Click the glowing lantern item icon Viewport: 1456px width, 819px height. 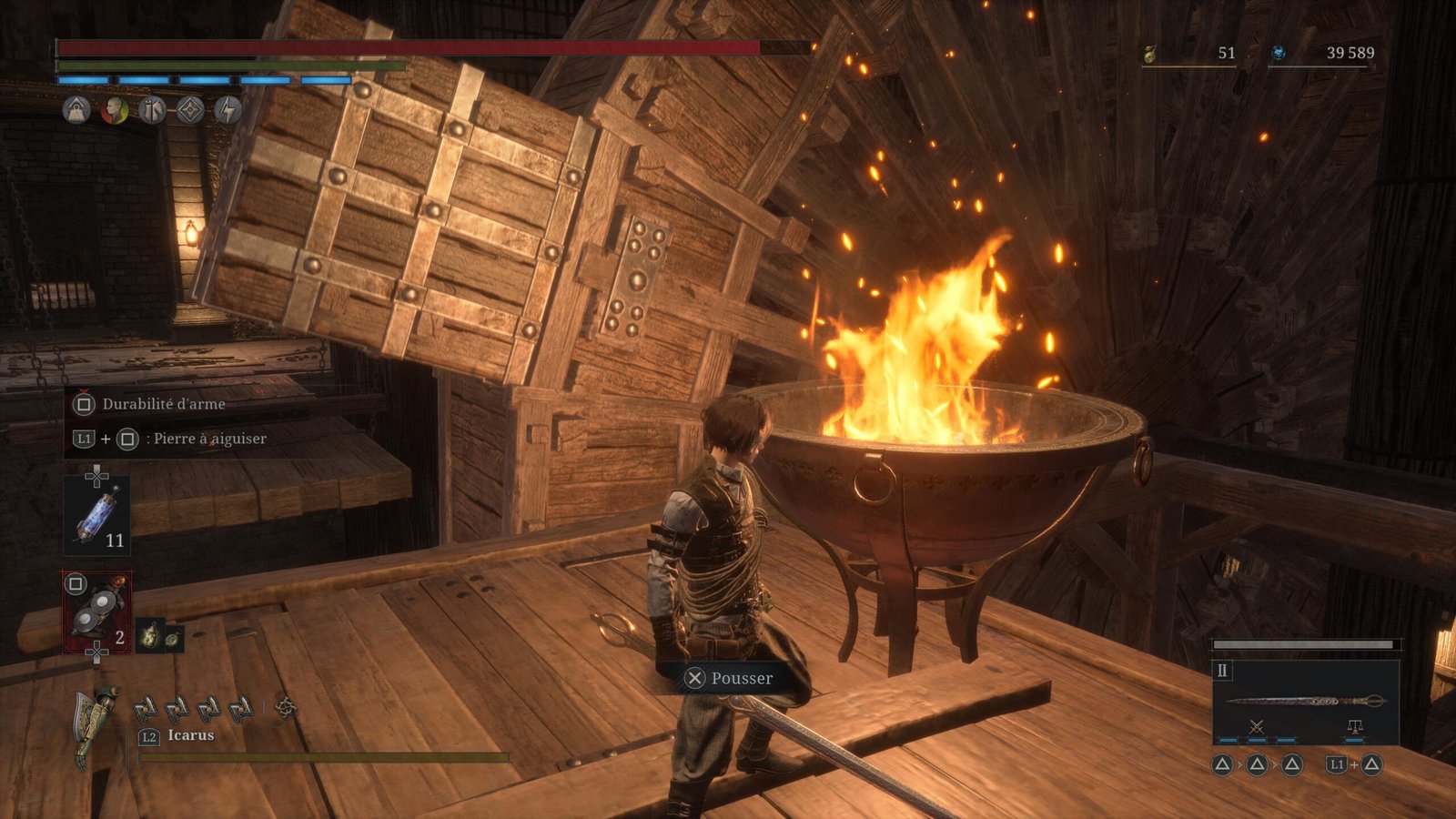coord(149,635)
